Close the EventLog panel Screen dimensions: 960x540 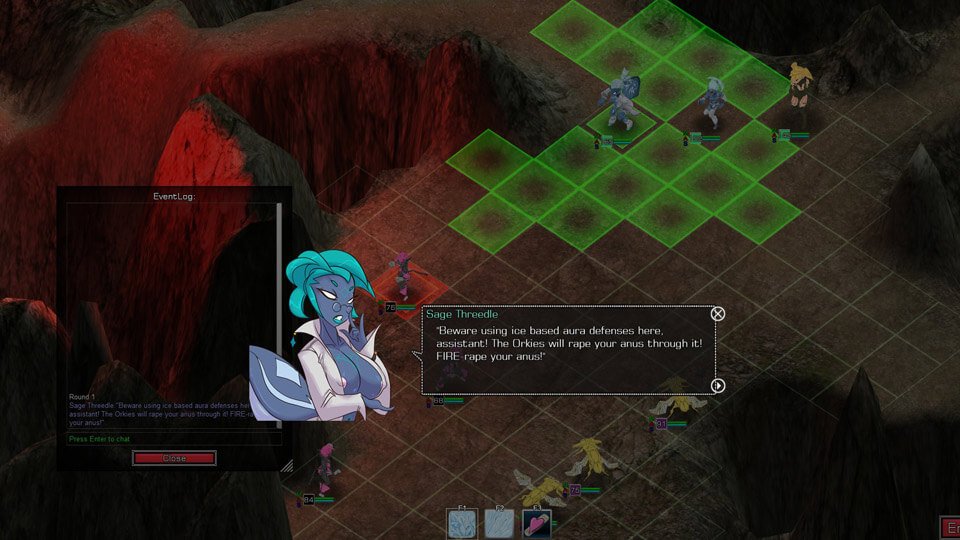pos(174,458)
